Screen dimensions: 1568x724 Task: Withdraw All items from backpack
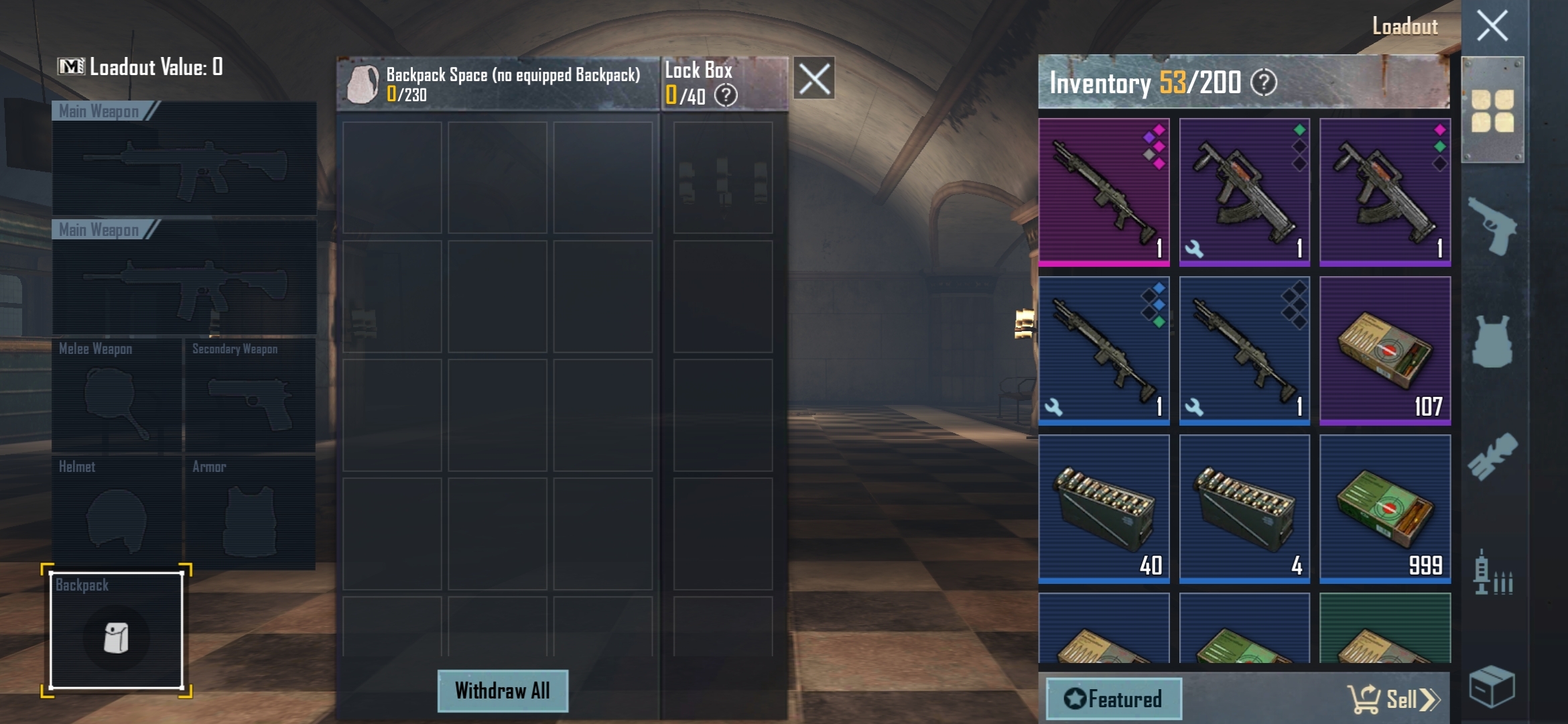point(503,690)
